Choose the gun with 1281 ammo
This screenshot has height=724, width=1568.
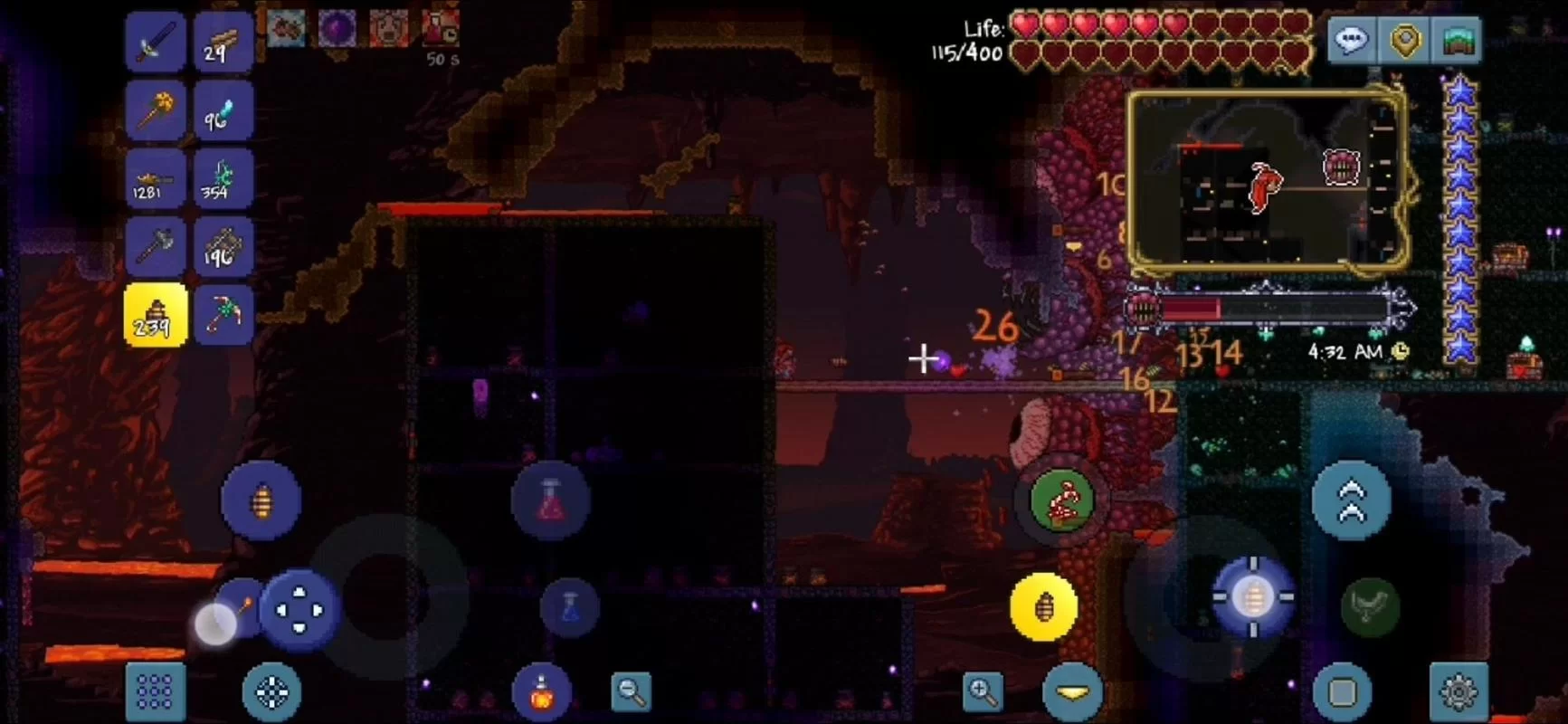pos(156,179)
